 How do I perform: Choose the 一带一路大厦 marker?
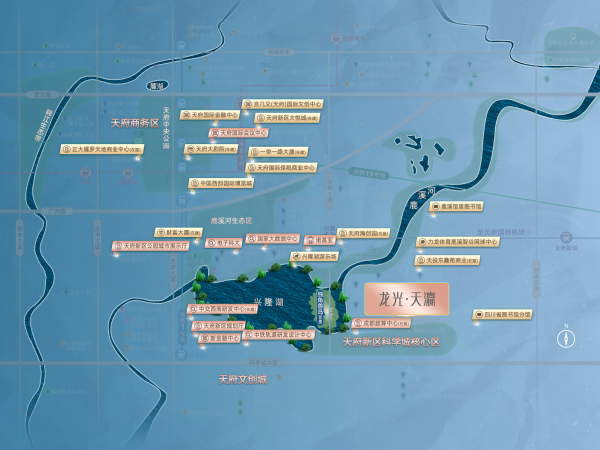click(285, 151)
